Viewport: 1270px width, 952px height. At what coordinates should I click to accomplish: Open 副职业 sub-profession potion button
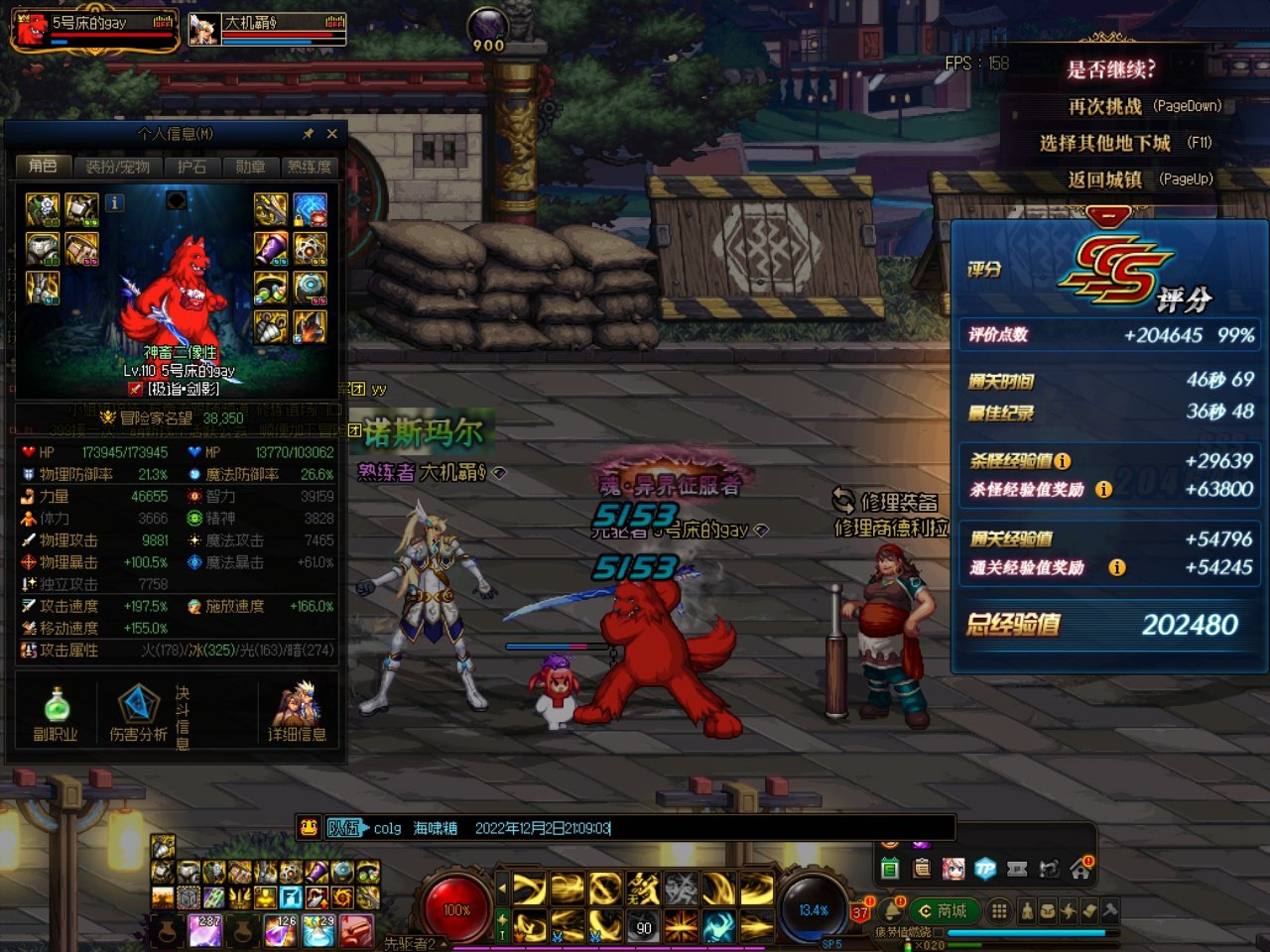tap(57, 714)
